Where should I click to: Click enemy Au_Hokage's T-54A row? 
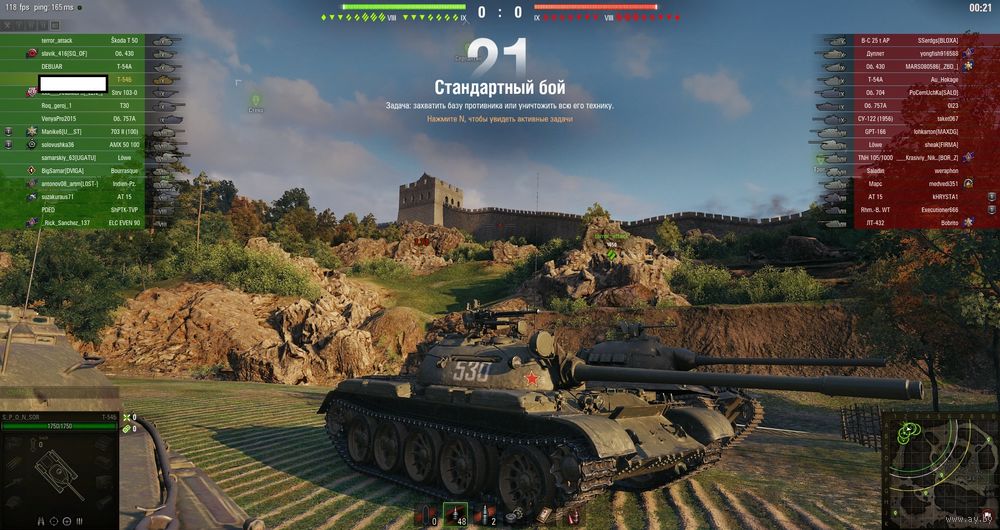[910, 79]
